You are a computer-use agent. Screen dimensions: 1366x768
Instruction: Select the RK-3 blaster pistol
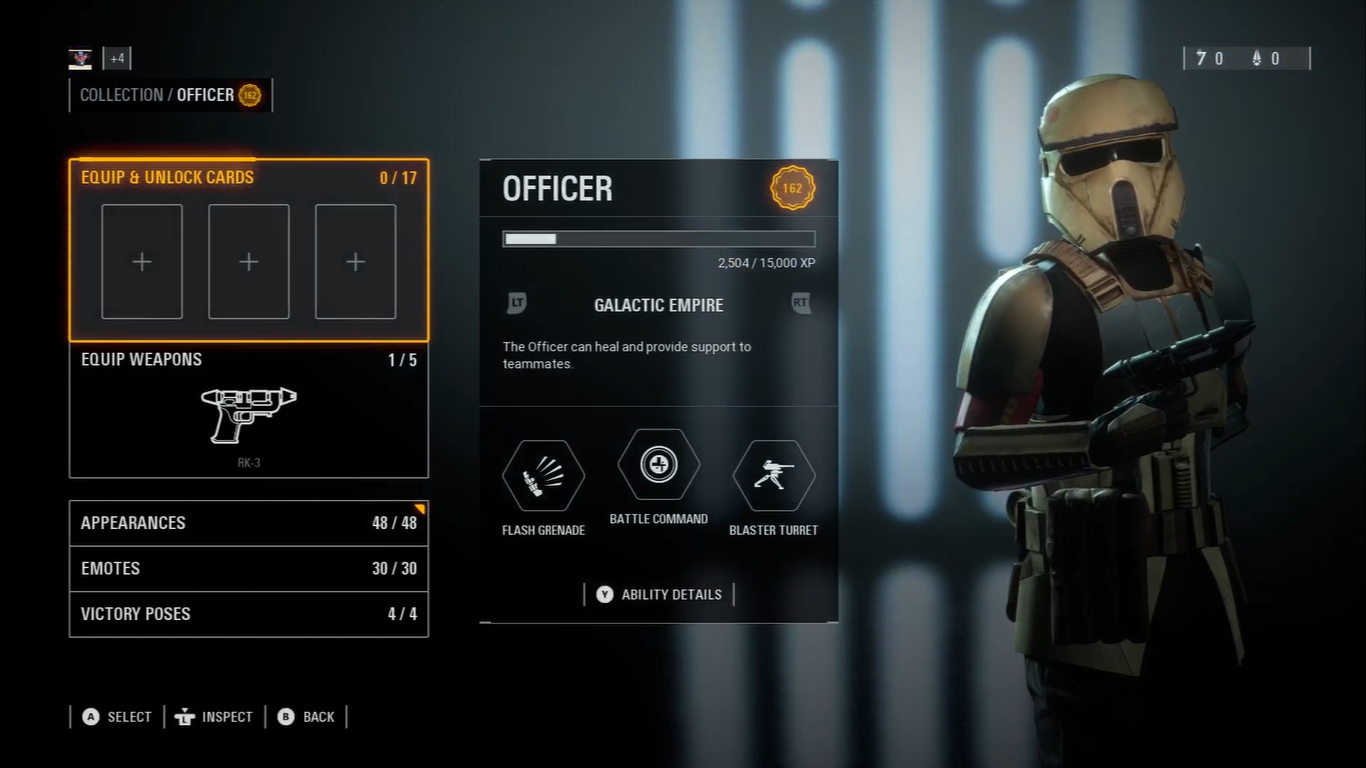[x=248, y=415]
